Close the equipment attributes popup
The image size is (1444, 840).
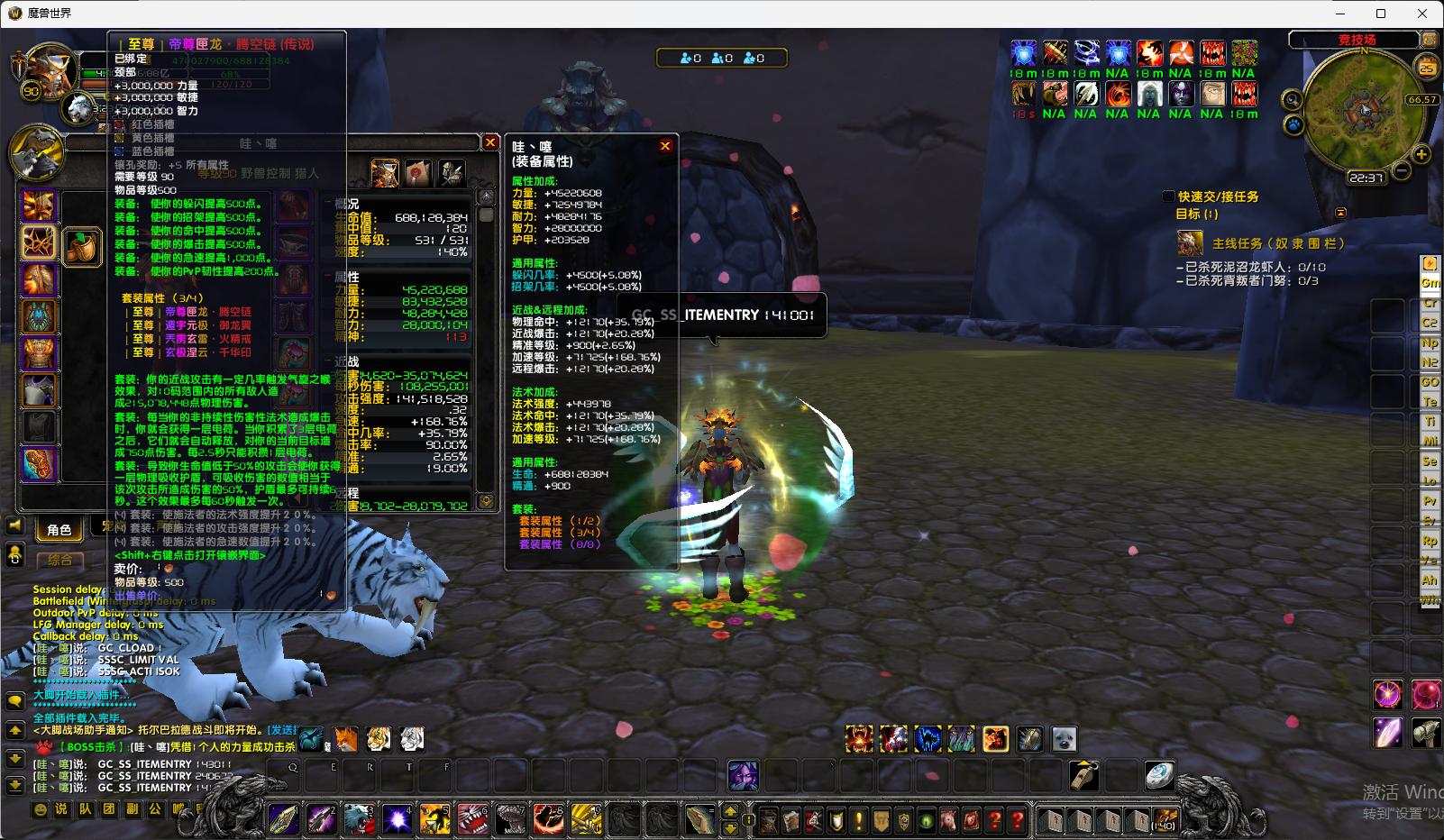pyautogui.click(x=665, y=146)
